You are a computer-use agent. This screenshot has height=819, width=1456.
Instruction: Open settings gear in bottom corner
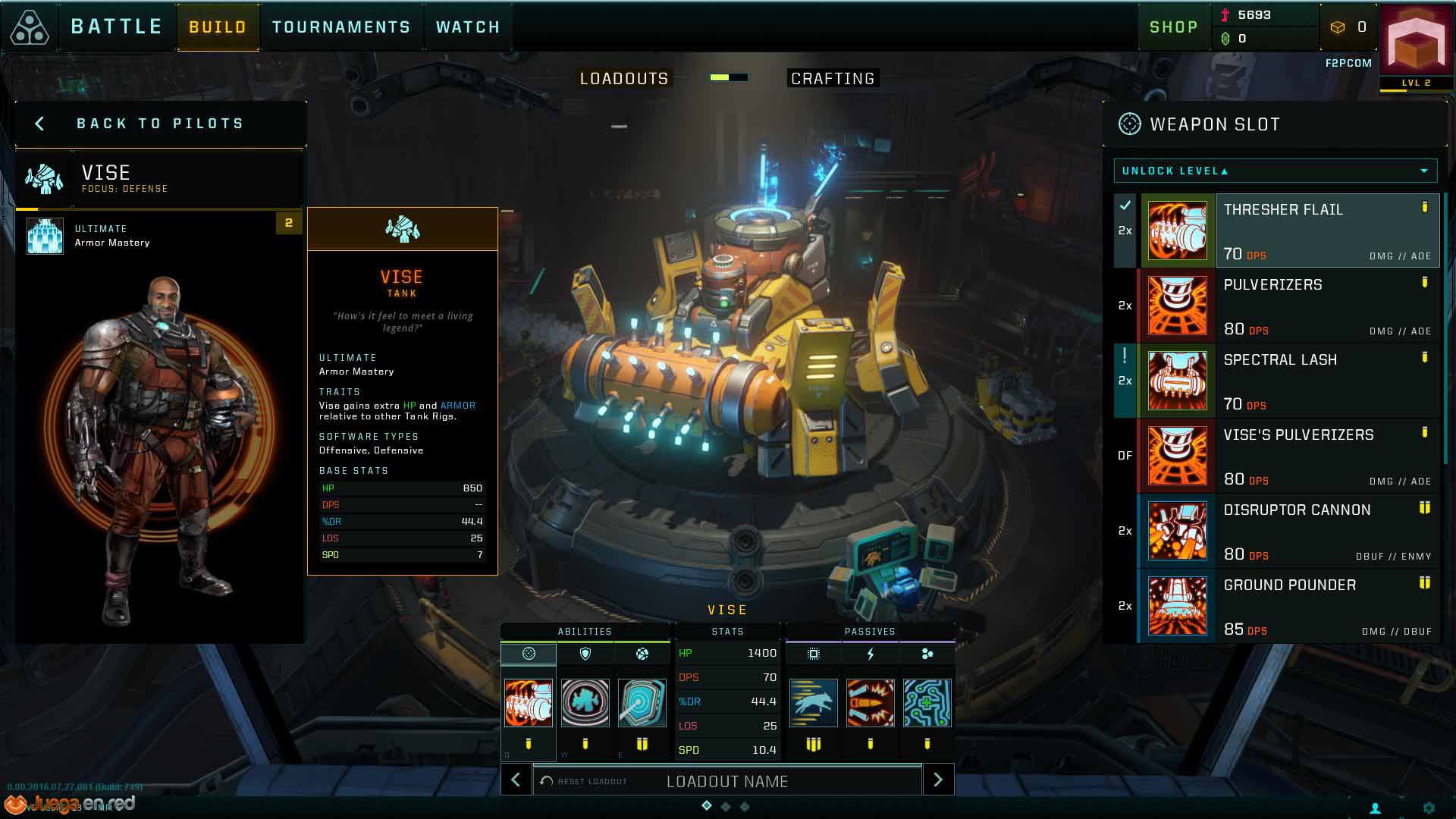click(1429, 808)
